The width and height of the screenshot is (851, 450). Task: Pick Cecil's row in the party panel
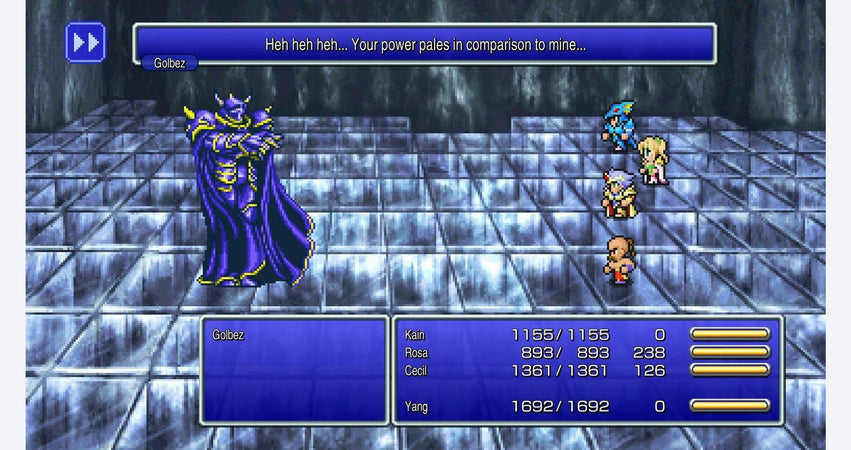[587, 370]
